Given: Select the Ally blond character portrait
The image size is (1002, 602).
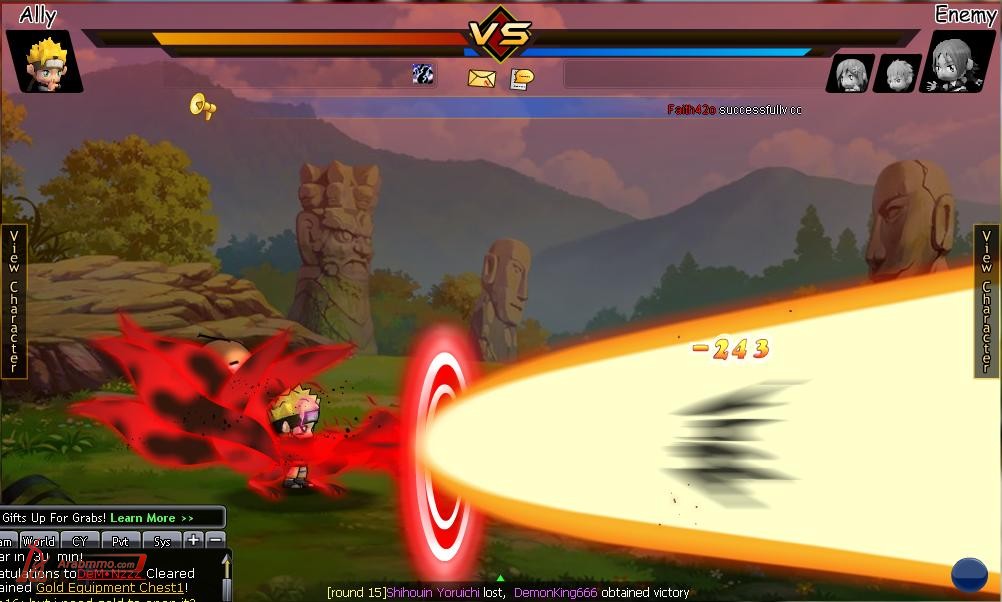Looking at the screenshot, I should pos(43,61).
